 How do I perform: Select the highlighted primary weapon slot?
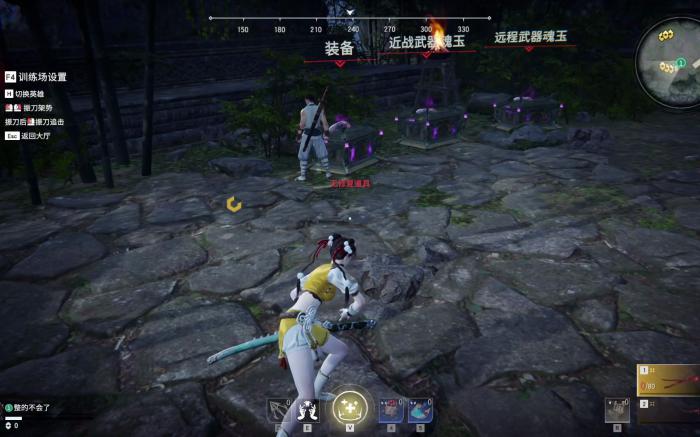coord(669,380)
